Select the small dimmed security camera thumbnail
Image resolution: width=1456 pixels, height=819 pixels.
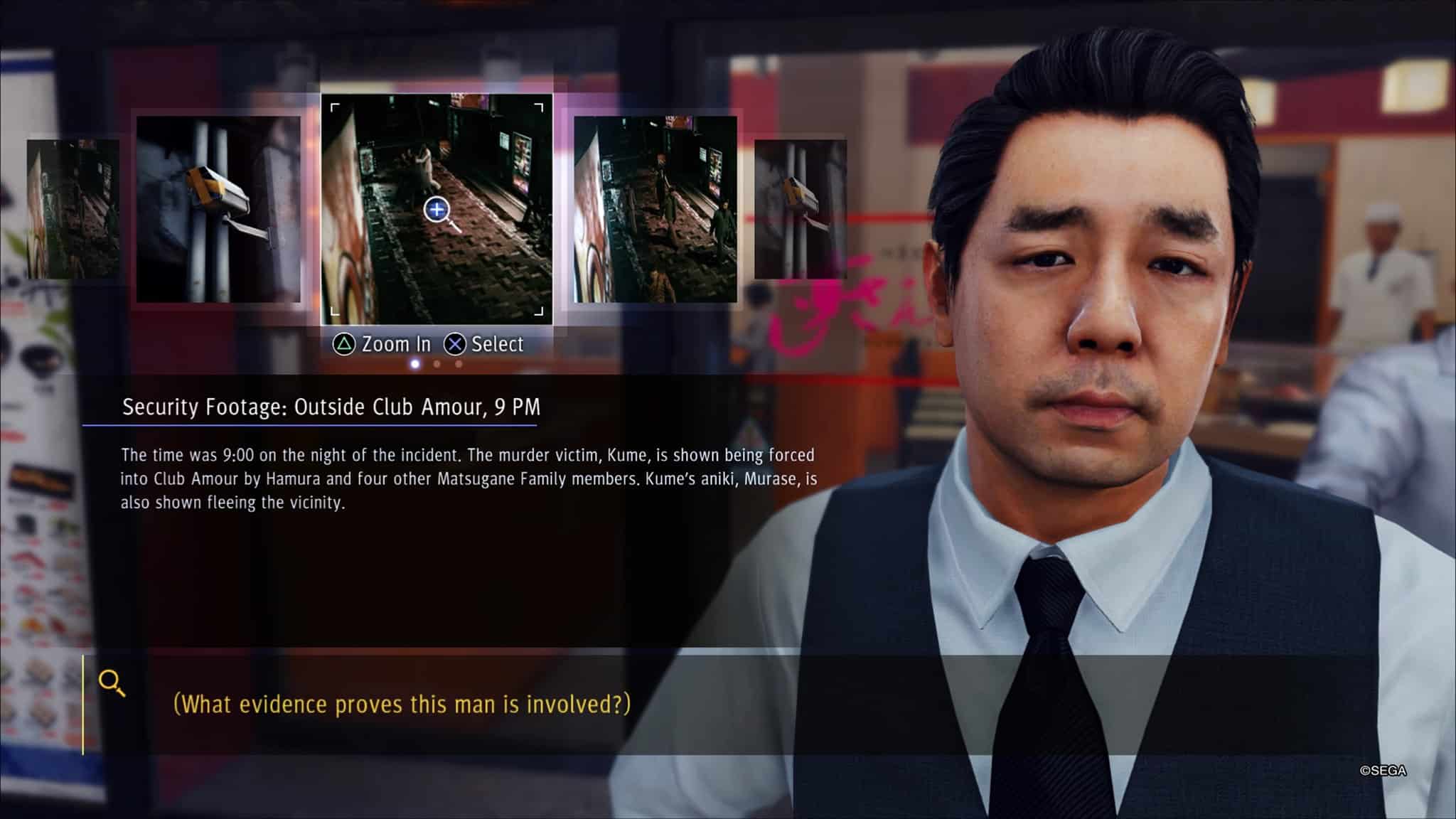[800, 209]
